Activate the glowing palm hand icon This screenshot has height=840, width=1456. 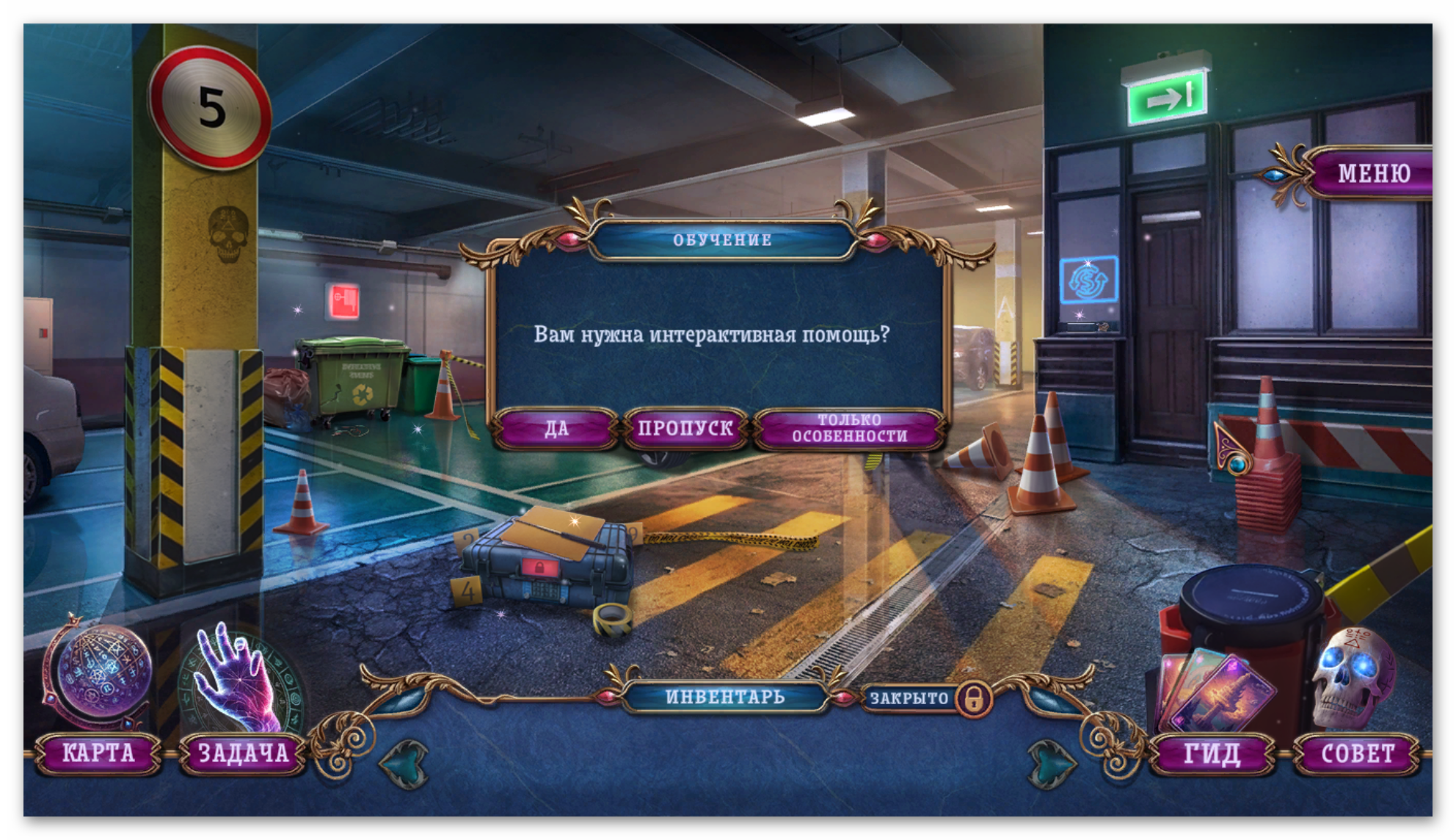[x=241, y=679]
